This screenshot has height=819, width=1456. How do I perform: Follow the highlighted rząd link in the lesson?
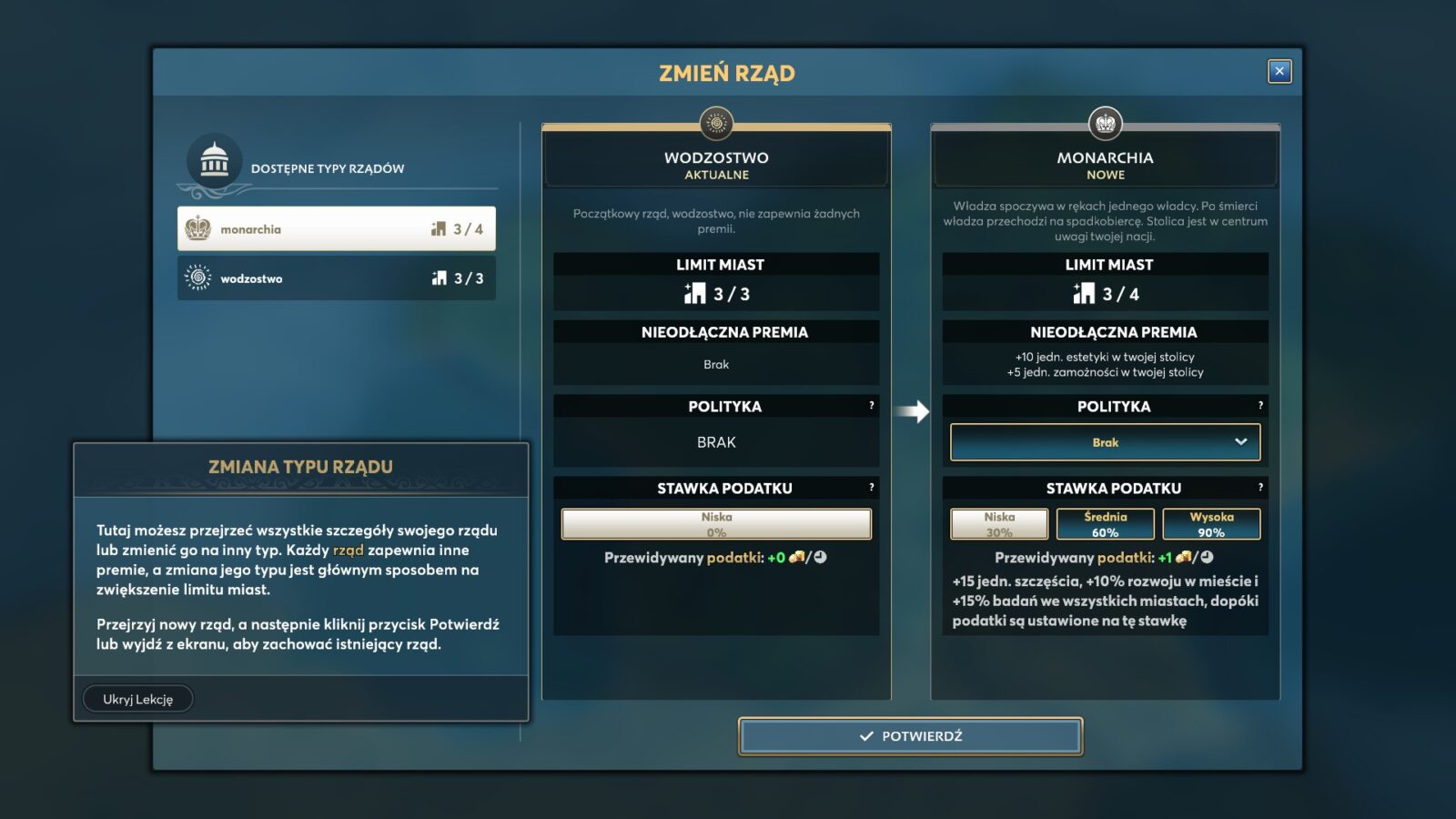[349, 550]
